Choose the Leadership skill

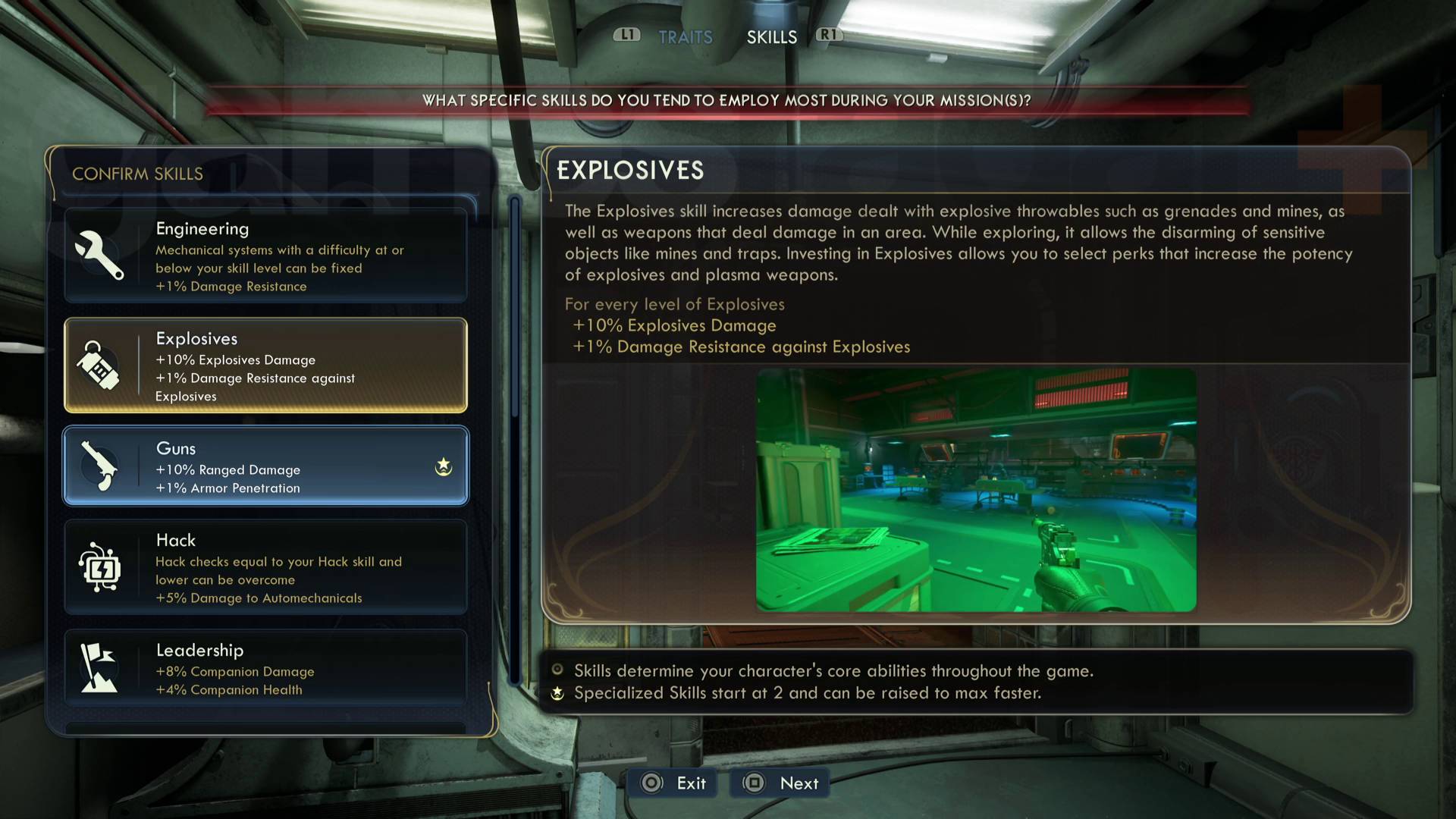pyautogui.click(x=265, y=668)
